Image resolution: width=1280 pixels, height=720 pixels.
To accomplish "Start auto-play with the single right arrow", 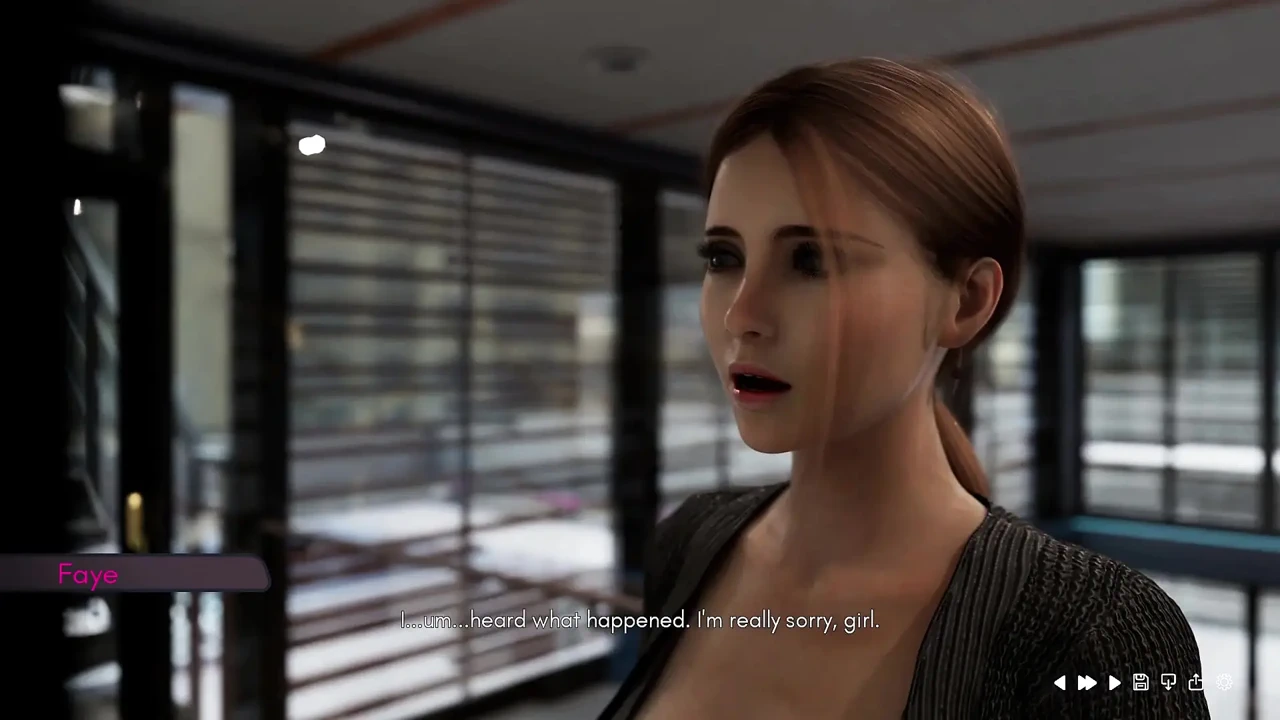I will pyautogui.click(x=1114, y=683).
